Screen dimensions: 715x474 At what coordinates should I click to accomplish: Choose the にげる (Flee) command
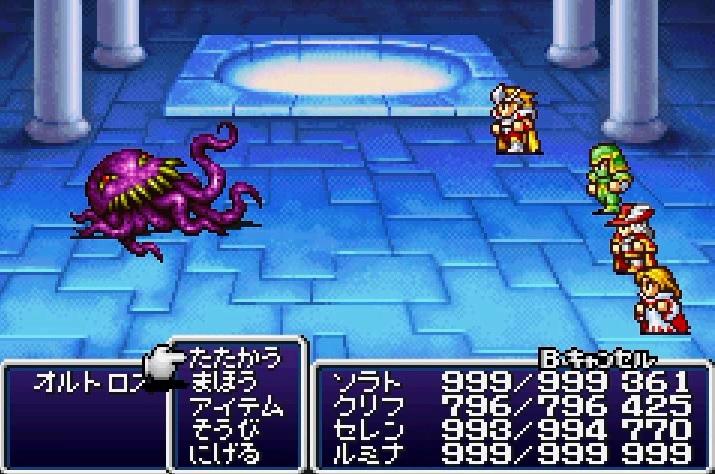[222, 455]
